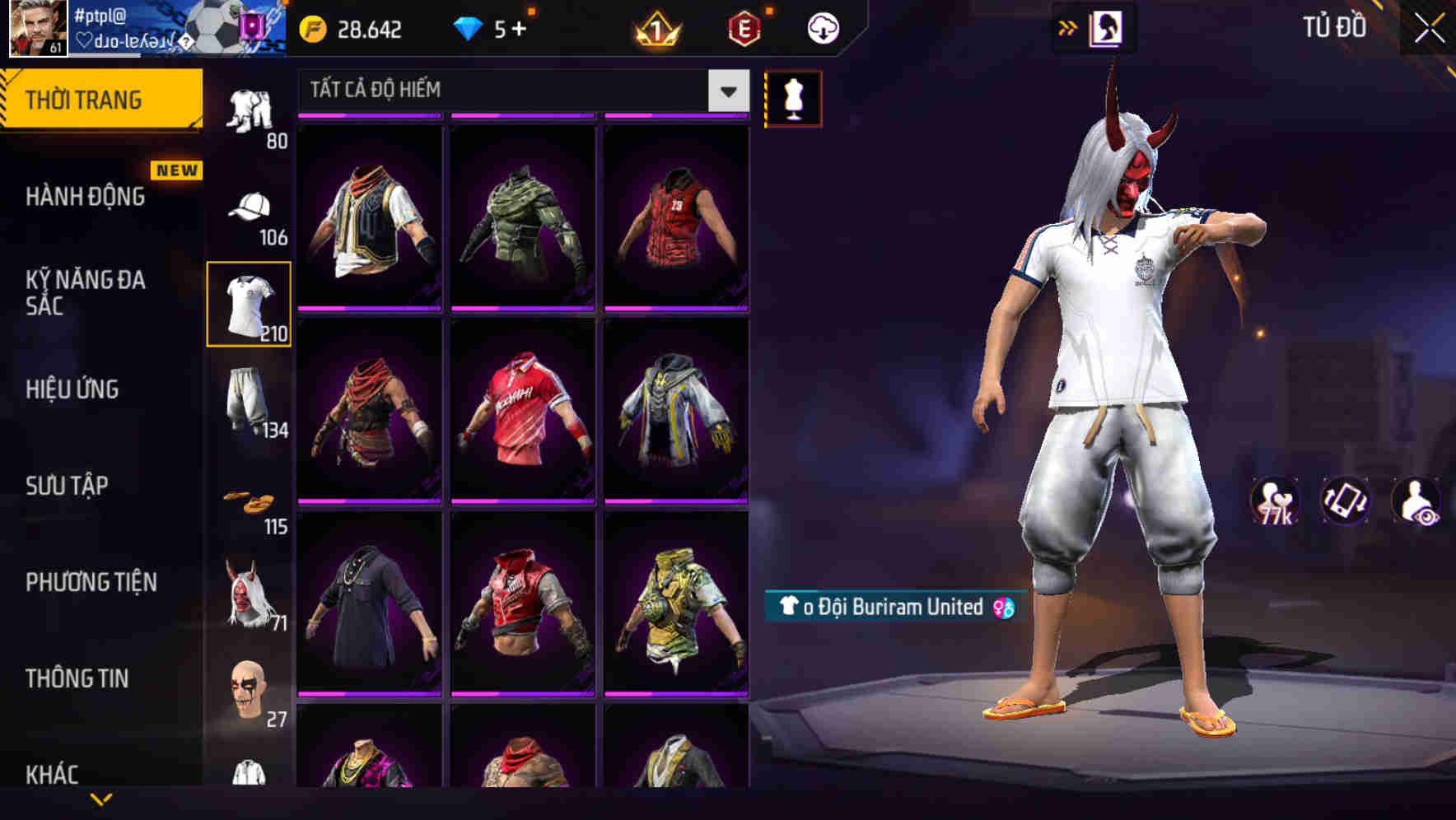Switch to the HÀNH ĐỘNG tab
The height and width of the screenshot is (820, 1456).
pyautogui.click(x=85, y=198)
